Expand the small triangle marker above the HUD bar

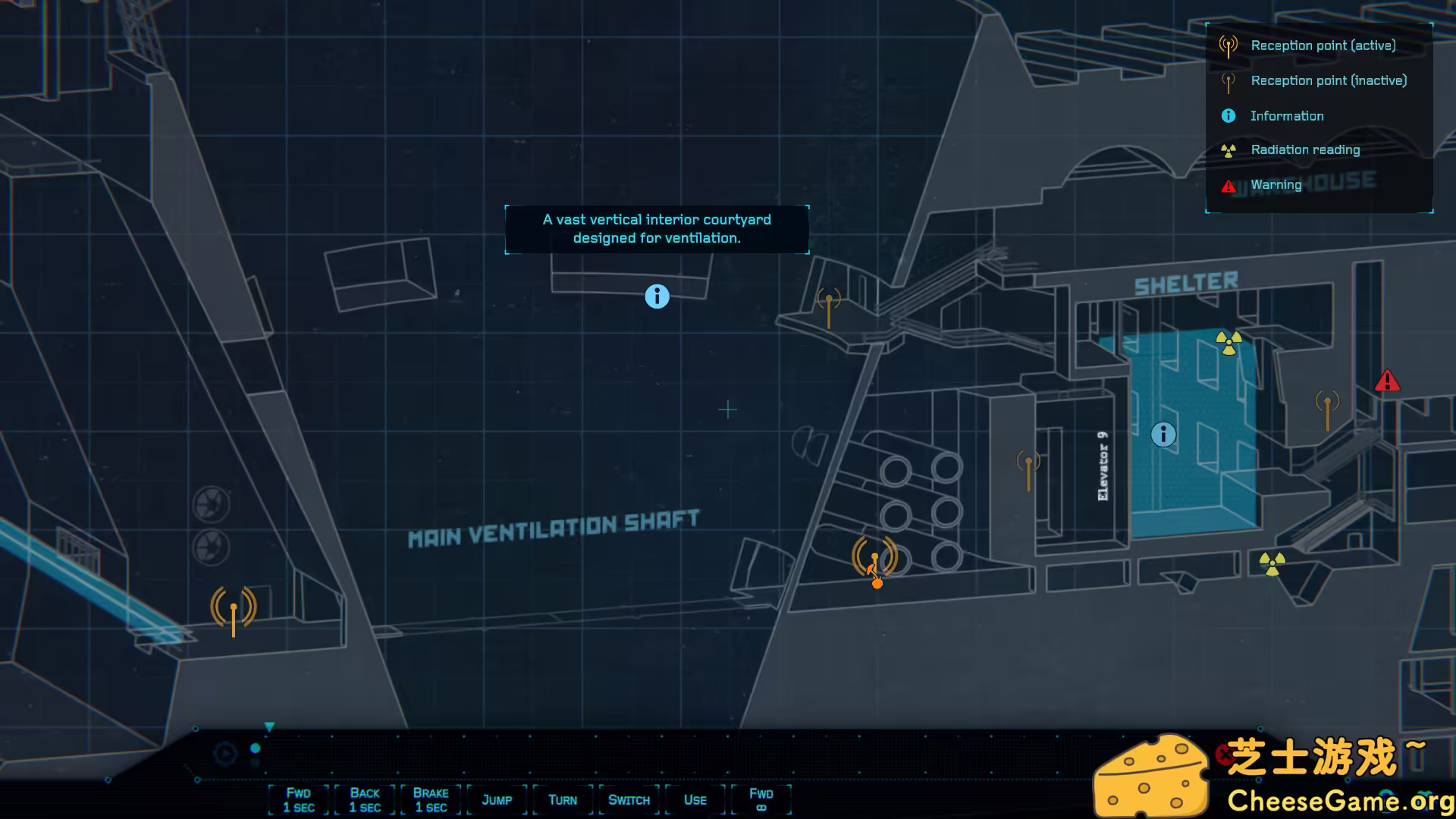coord(269,726)
